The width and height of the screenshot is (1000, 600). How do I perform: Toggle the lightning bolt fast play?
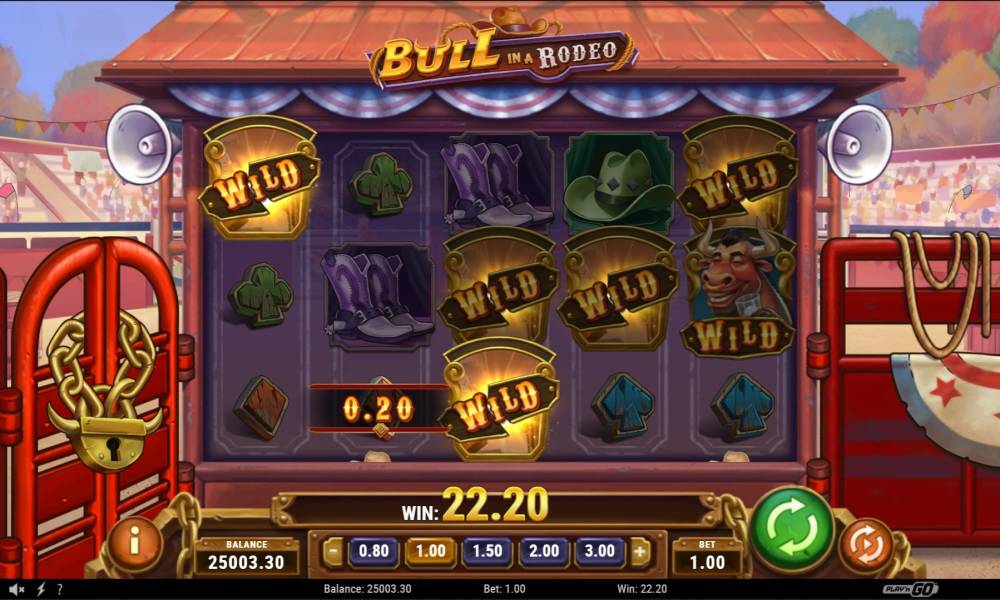(41, 589)
